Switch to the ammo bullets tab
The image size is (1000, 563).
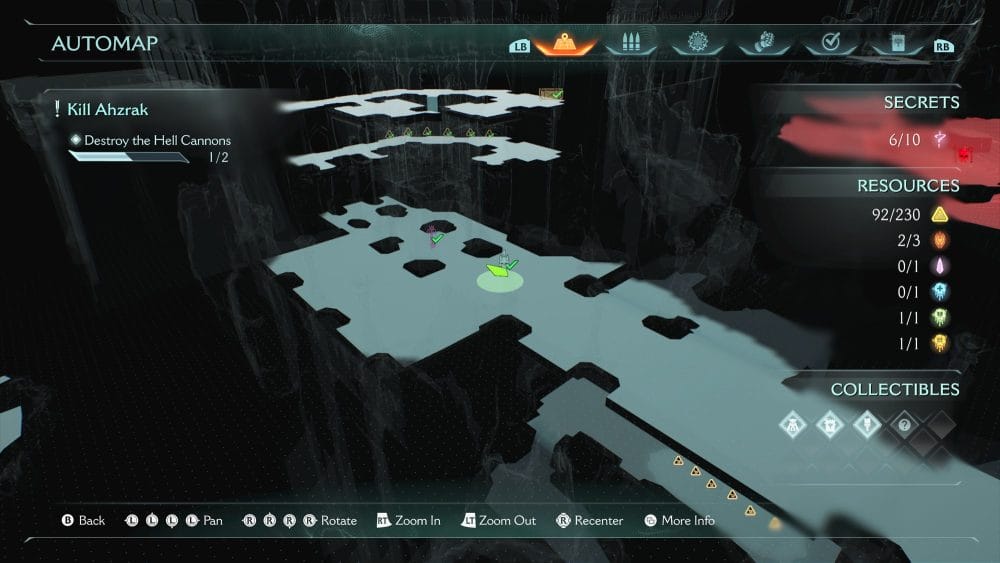point(630,43)
